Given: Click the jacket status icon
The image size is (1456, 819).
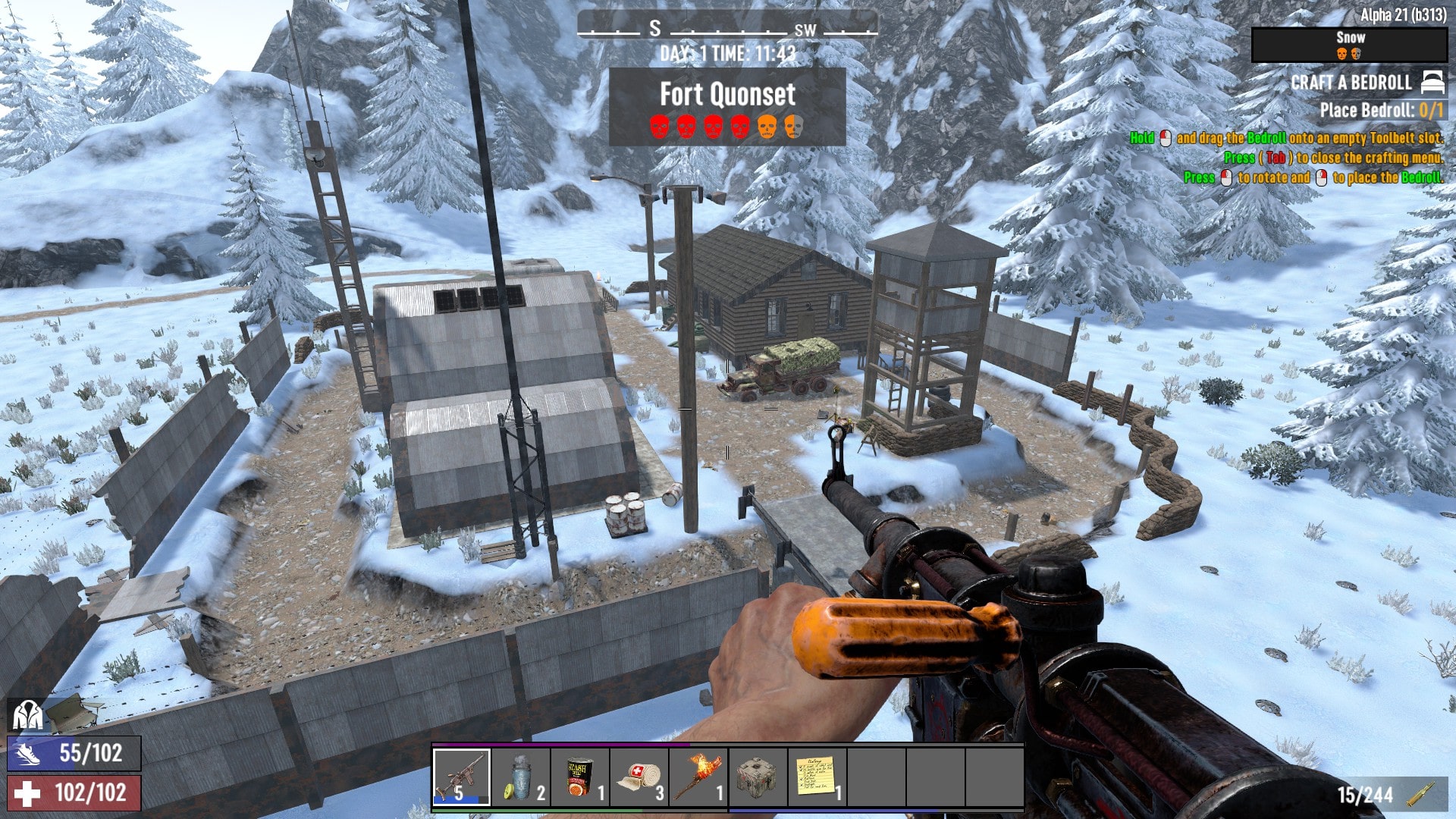Looking at the screenshot, I should [x=27, y=714].
